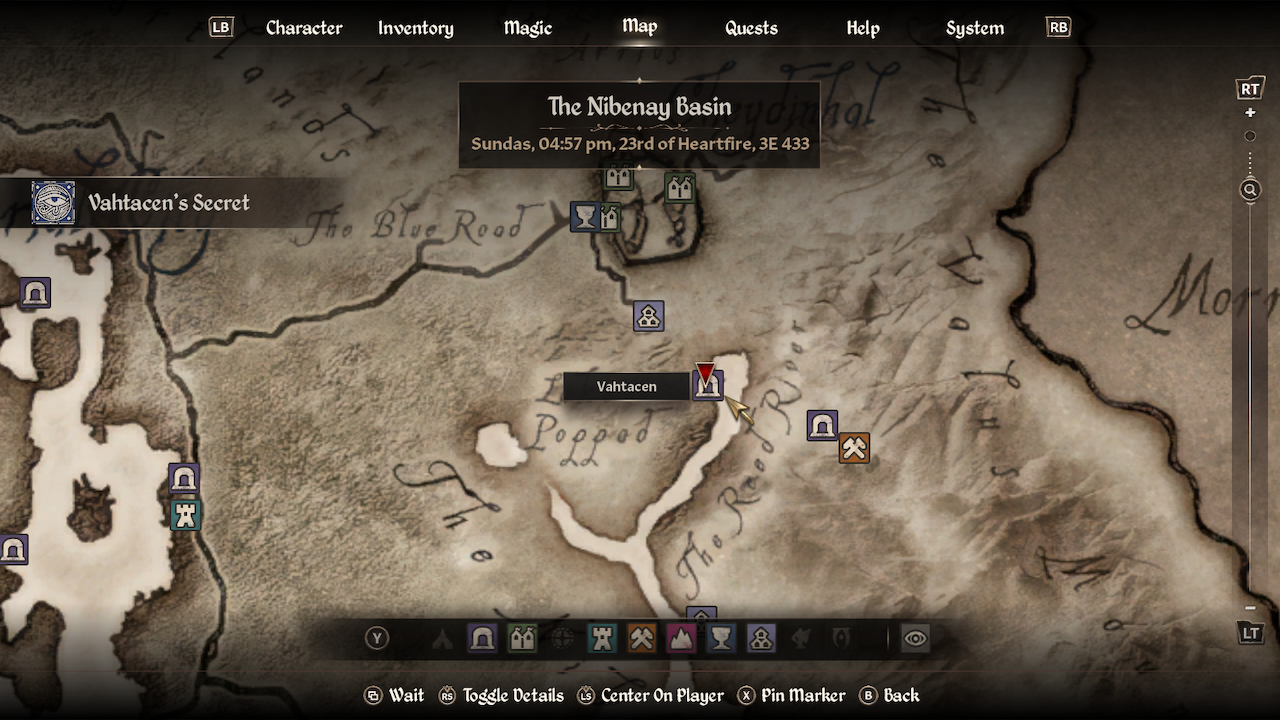Switch to the Inventory tab

415,28
